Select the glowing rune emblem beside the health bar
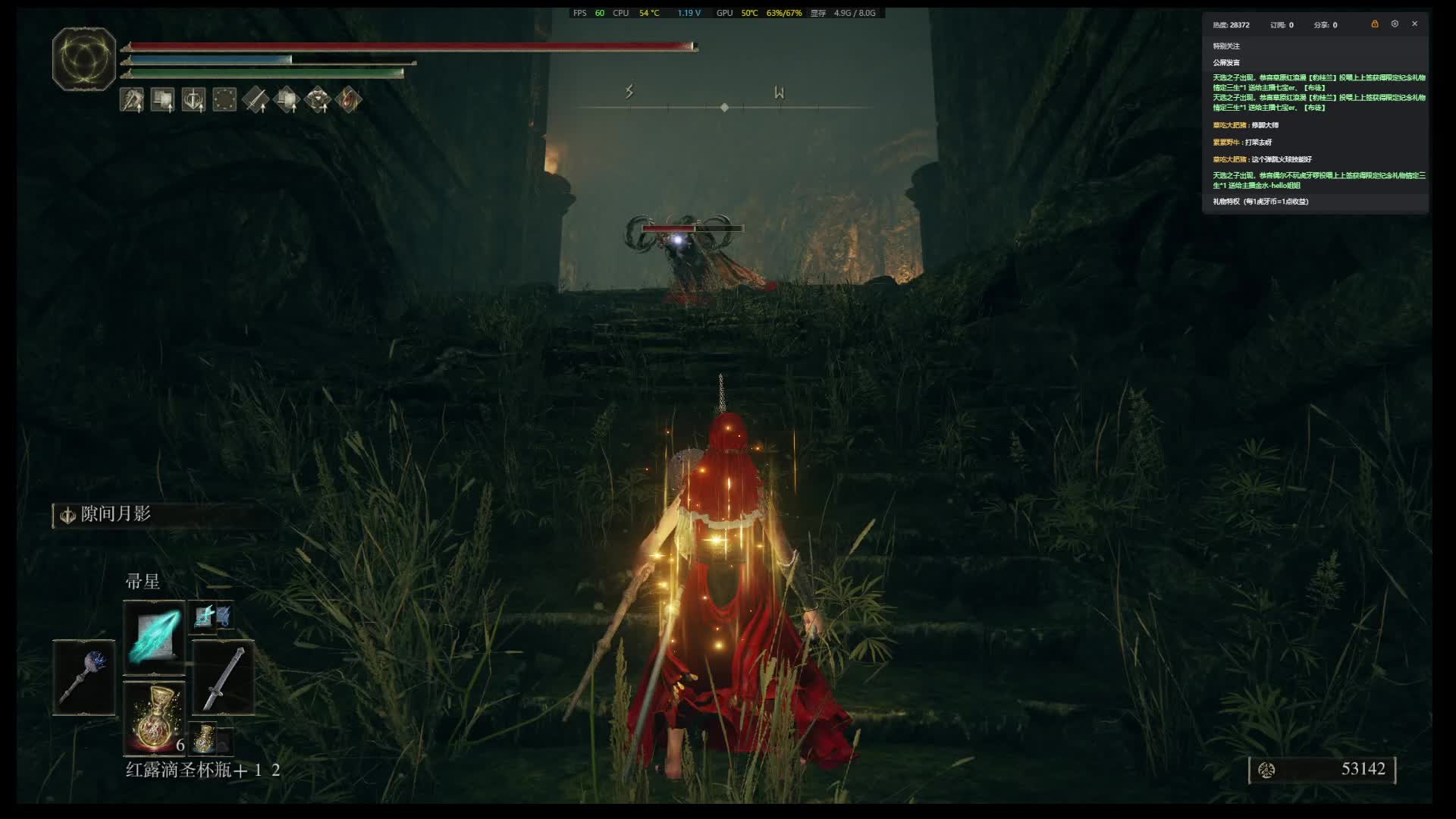The height and width of the screenshot is (819, 1456). (x=83, y=59)
